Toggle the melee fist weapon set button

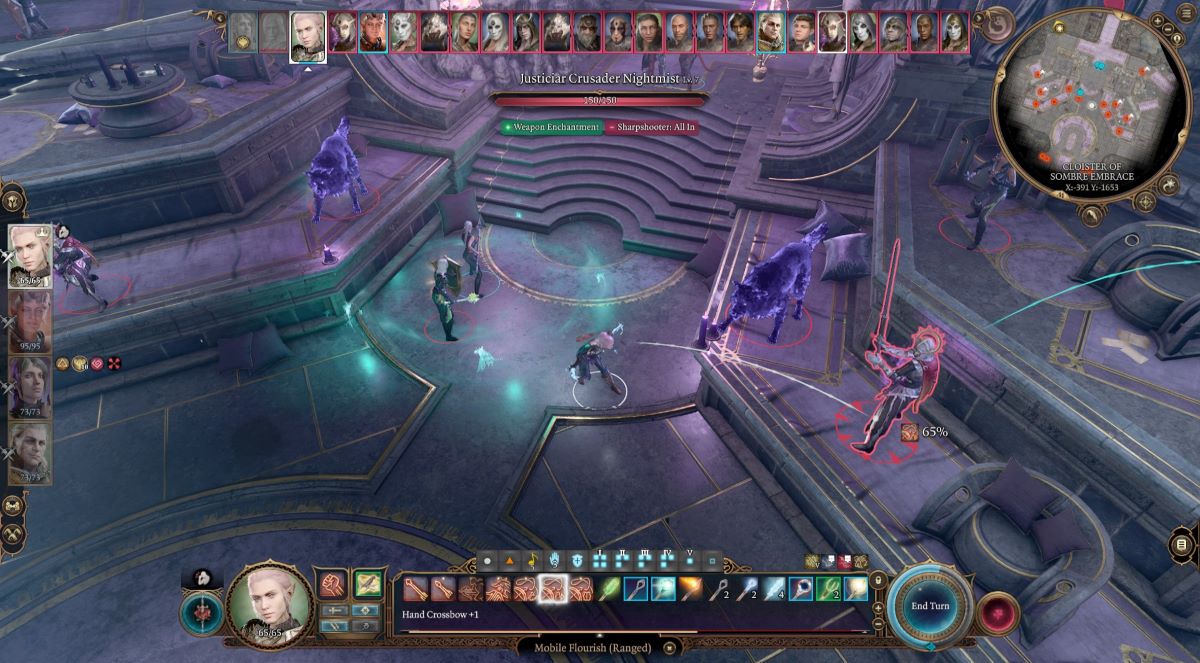(331, 584)
